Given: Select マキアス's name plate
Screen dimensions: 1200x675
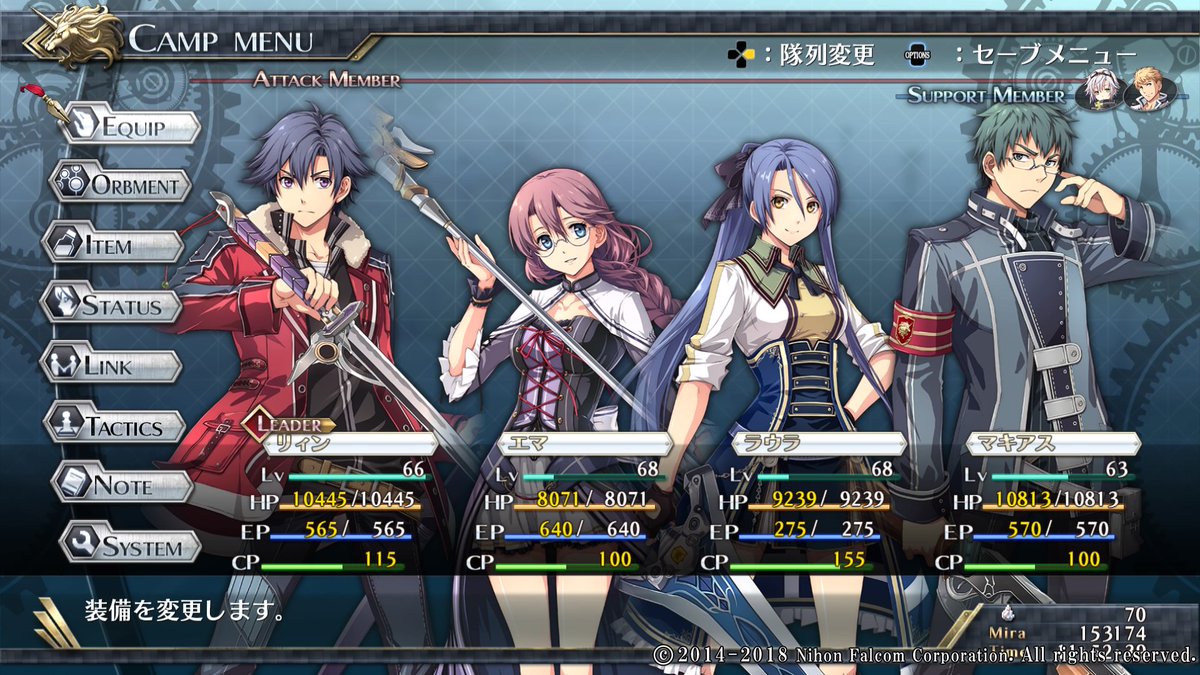Looking at the screenshot, I should (x=1052, y=445).
